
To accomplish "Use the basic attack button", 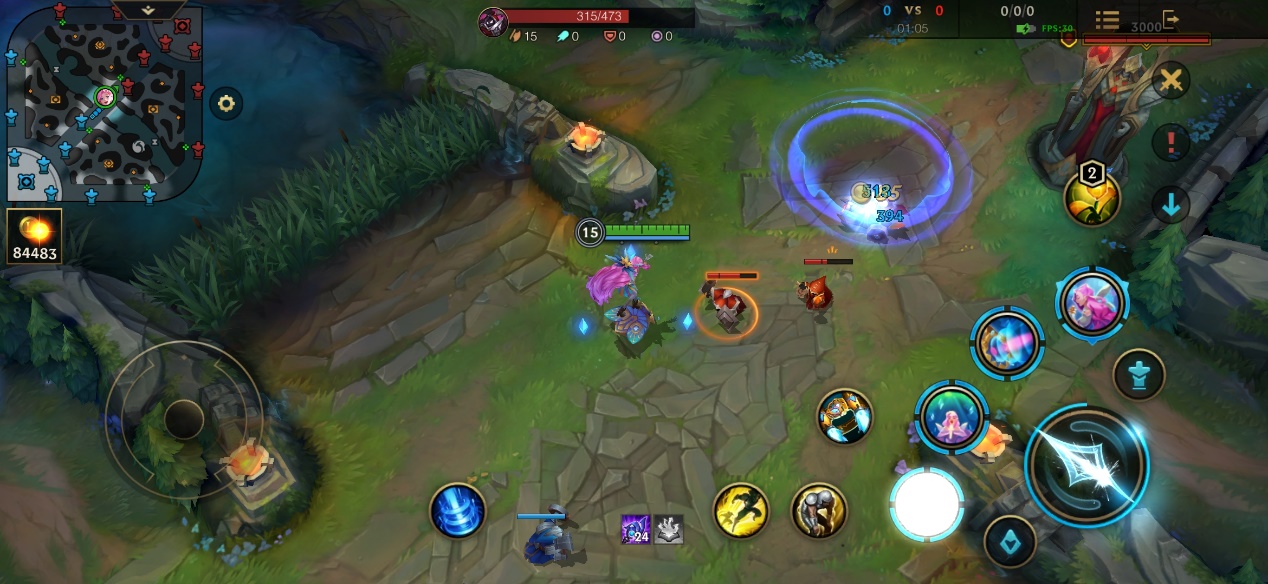I will pyautogui.click(x=1086, y=465).
